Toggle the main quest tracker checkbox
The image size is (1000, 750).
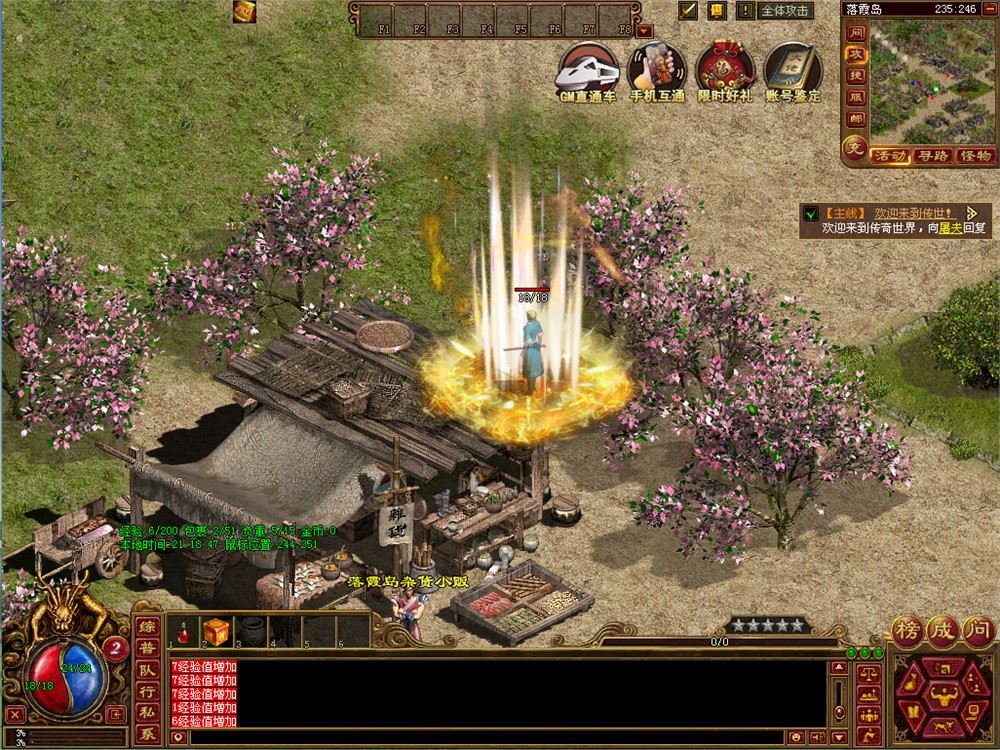click(811, 213)
